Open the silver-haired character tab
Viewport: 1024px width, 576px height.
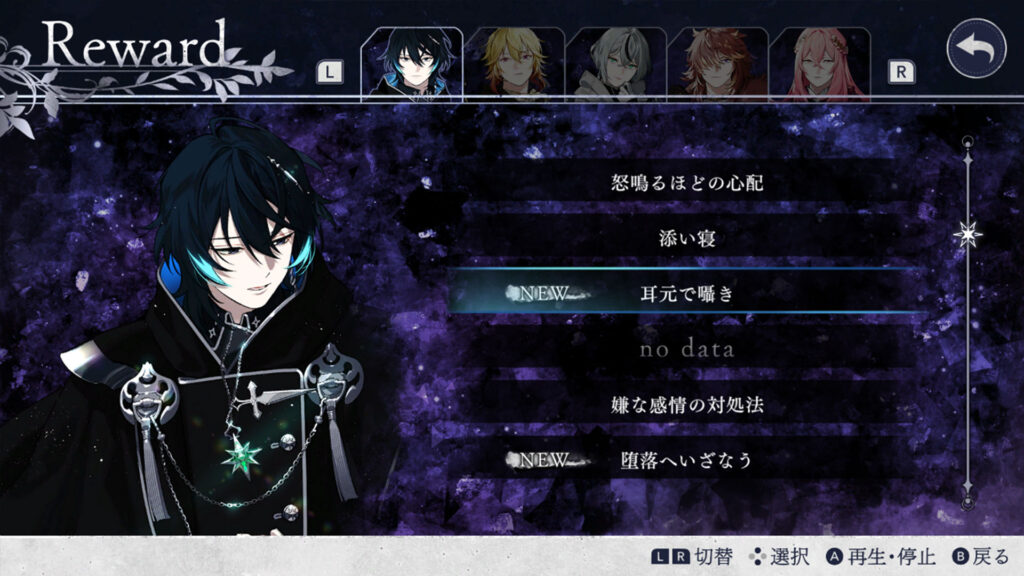pos(616,64)
